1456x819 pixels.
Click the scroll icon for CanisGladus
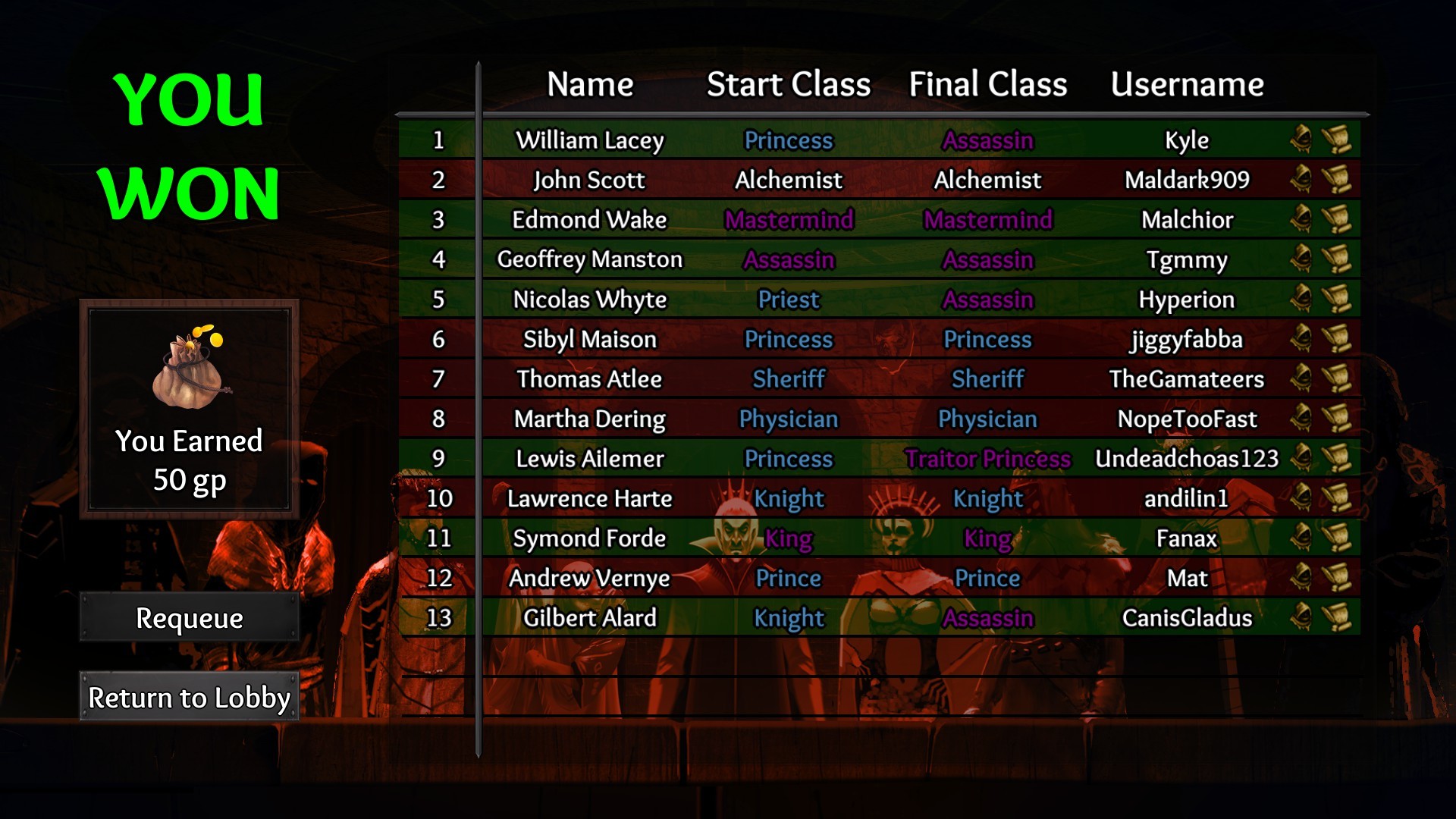(x=1336, y=617)
